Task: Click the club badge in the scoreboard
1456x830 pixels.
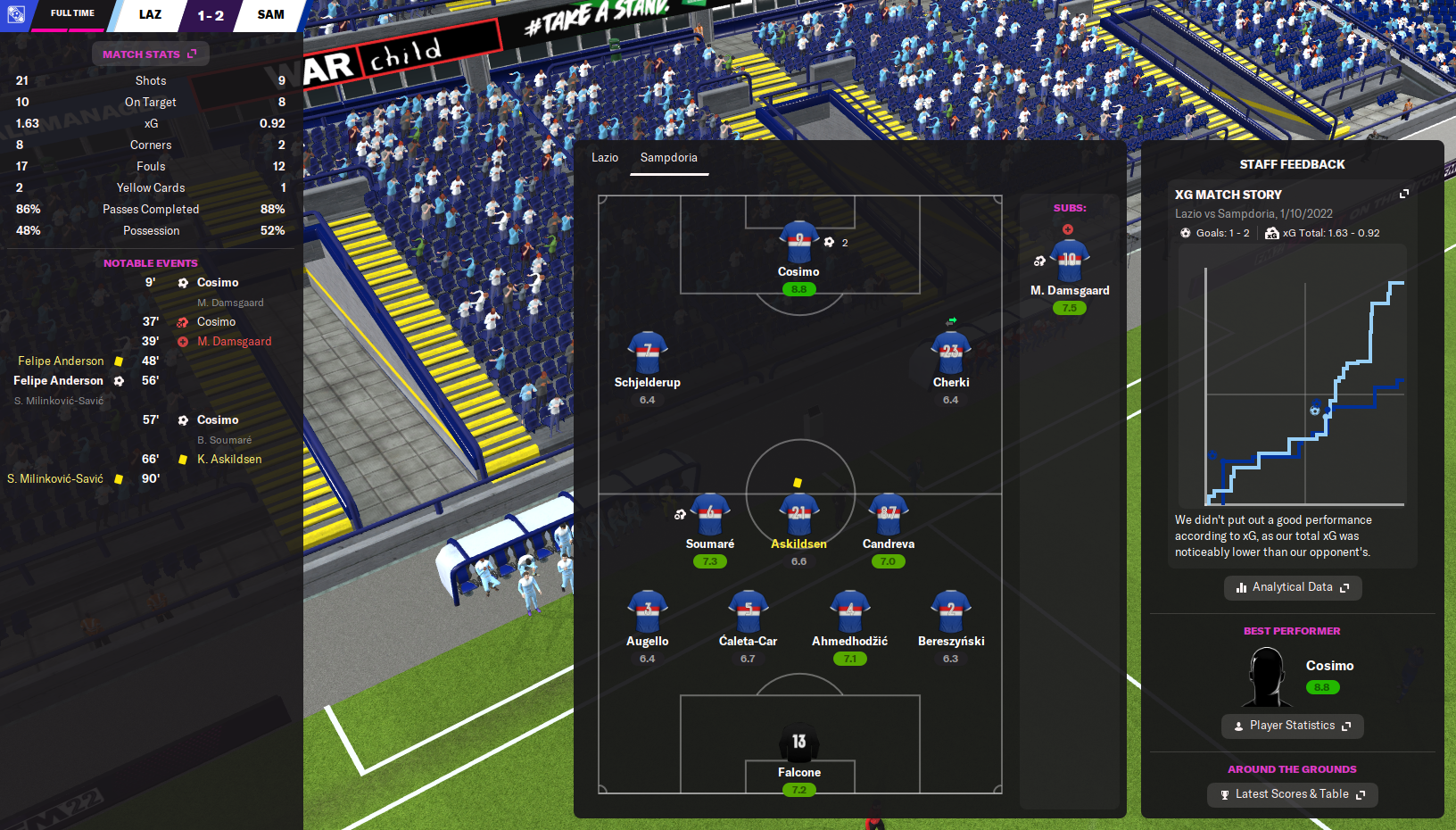Action: (15, 14)
